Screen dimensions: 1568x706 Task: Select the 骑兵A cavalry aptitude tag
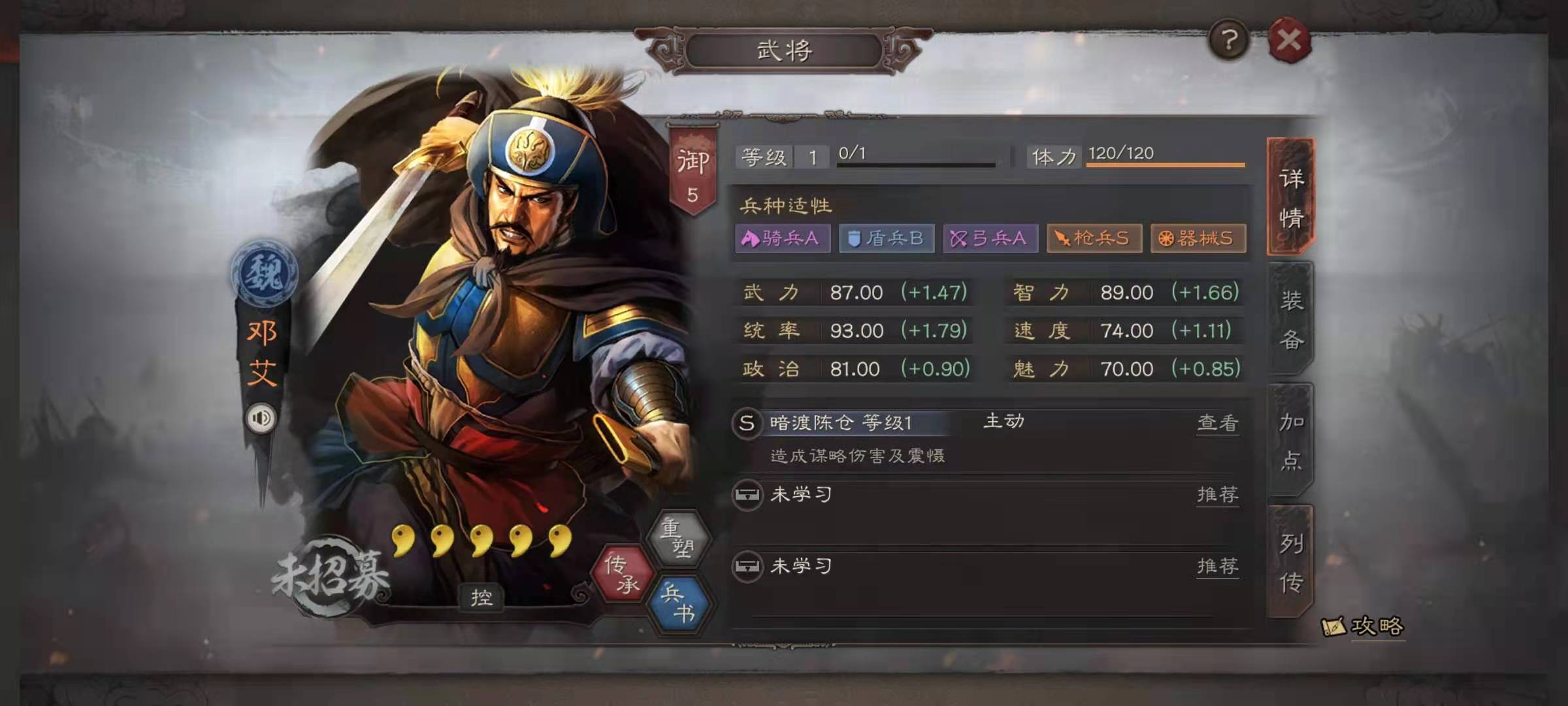(781, 239)
